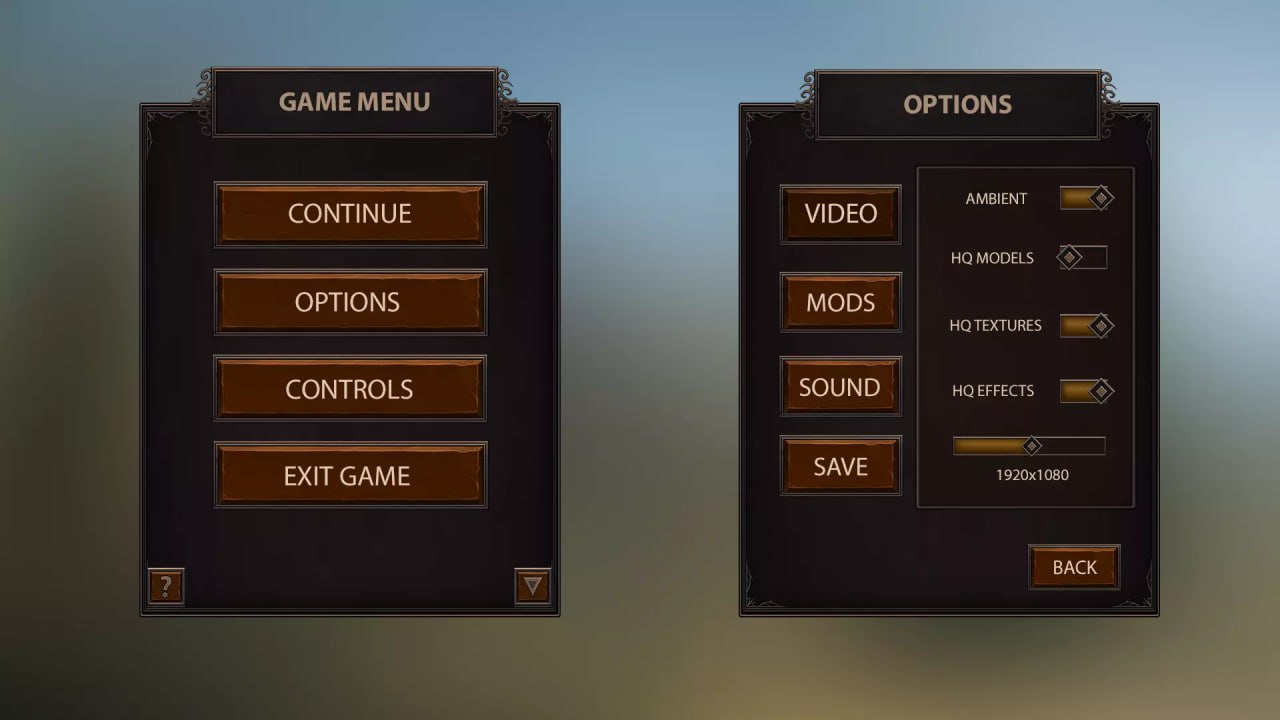Expand the Game Menu via the arrow control
This screenshot has height=720, width=1280.
pyautogui.click(x=533, y=587)
